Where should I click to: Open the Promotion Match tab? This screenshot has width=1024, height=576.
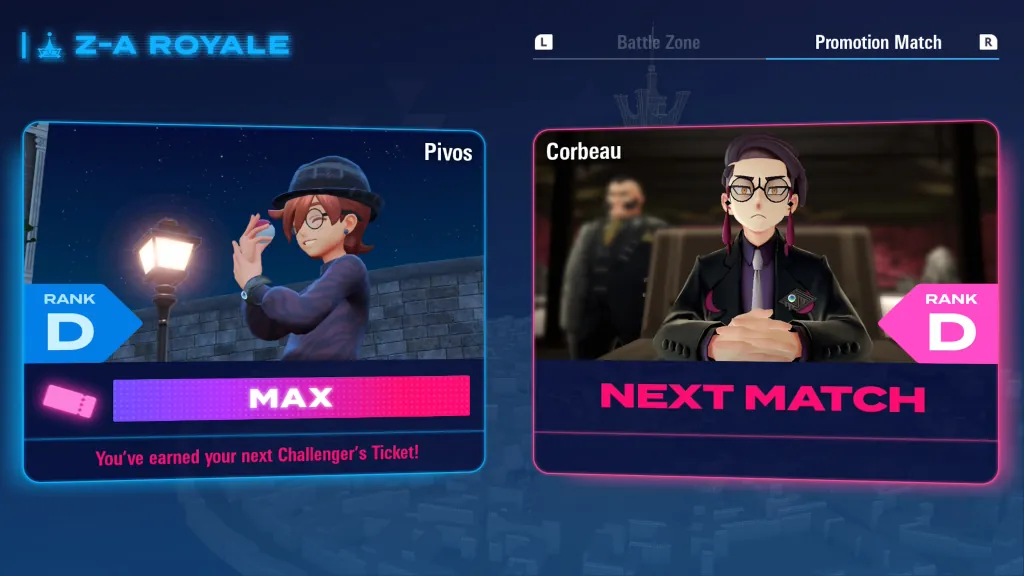[878, 43]
